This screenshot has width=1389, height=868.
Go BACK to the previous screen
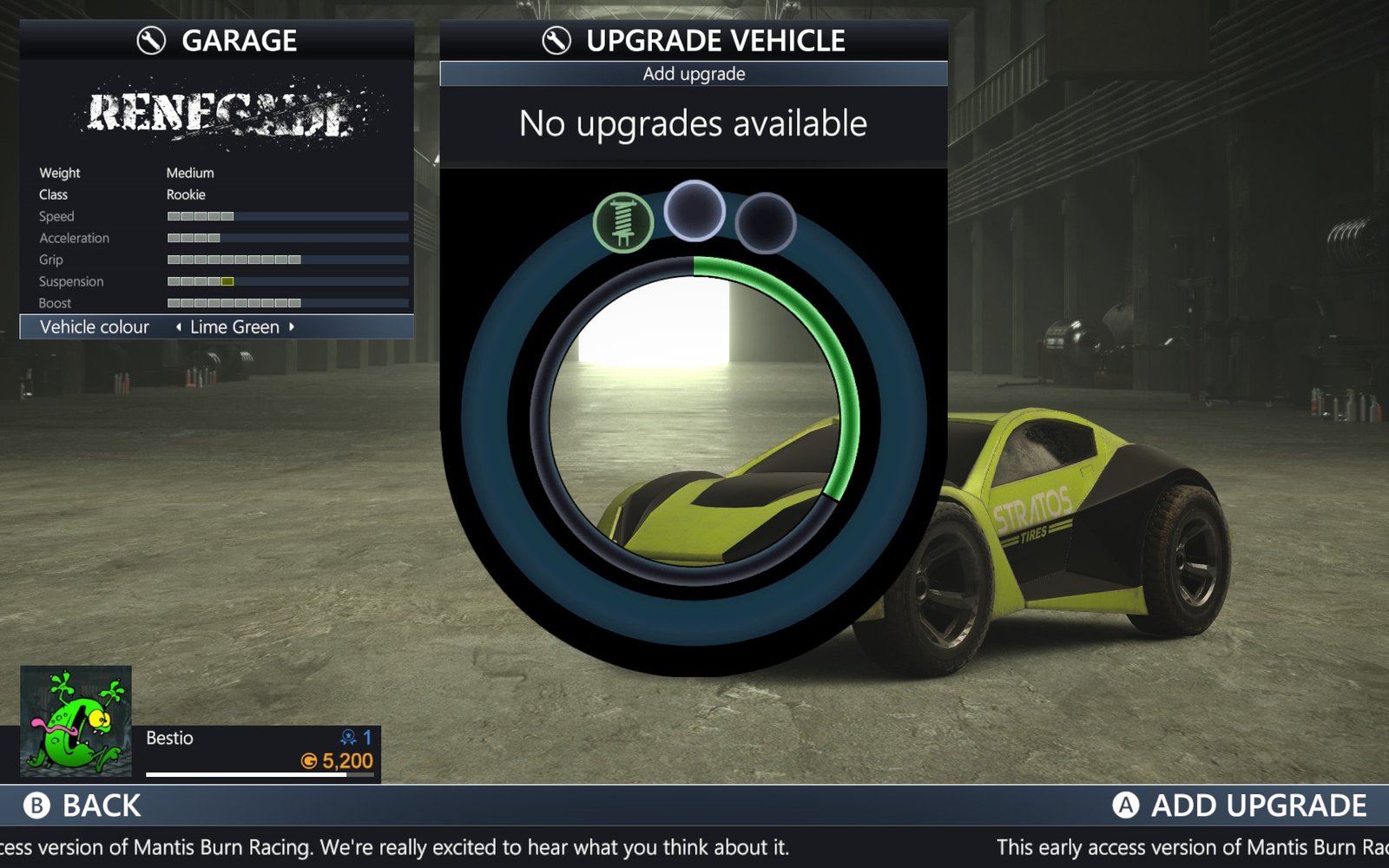[82, 806]
